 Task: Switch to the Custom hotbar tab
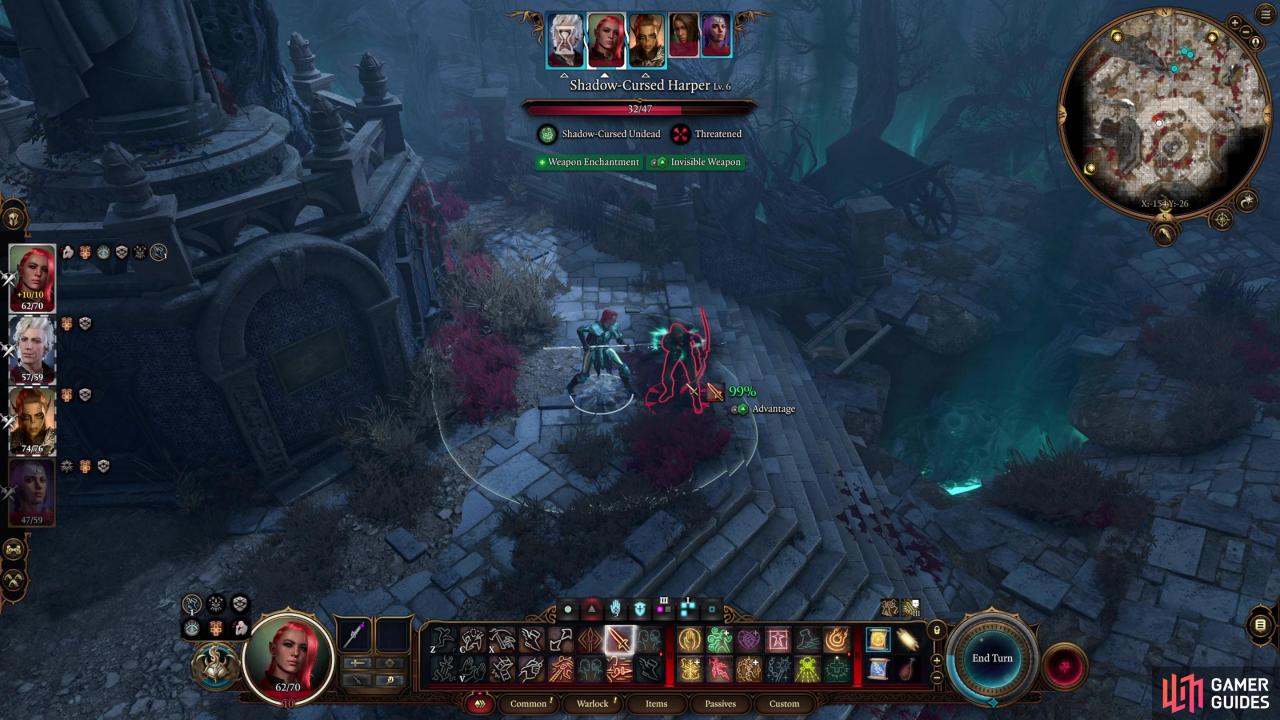784,703
